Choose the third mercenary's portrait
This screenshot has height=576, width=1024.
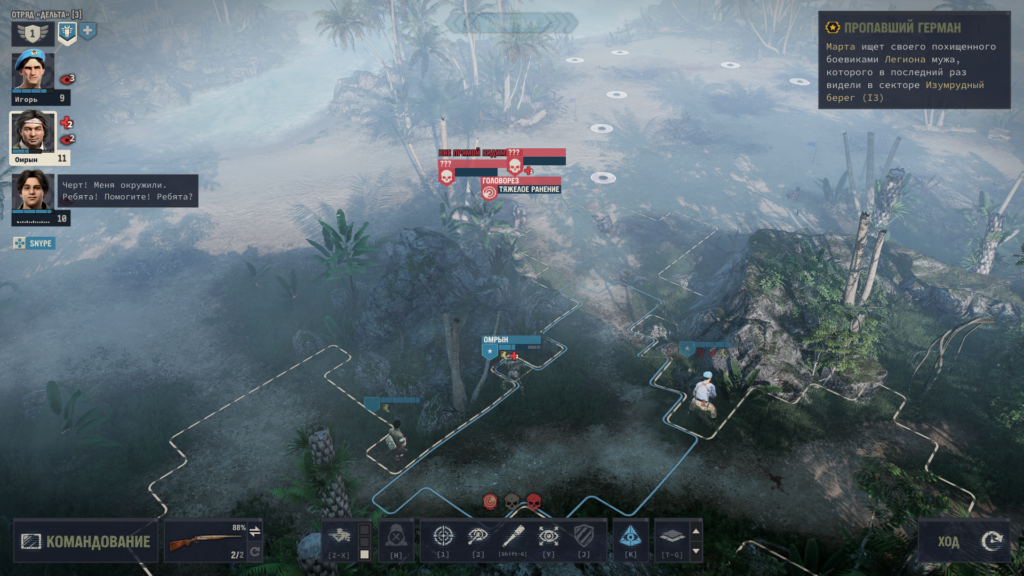tap(33, 191)
